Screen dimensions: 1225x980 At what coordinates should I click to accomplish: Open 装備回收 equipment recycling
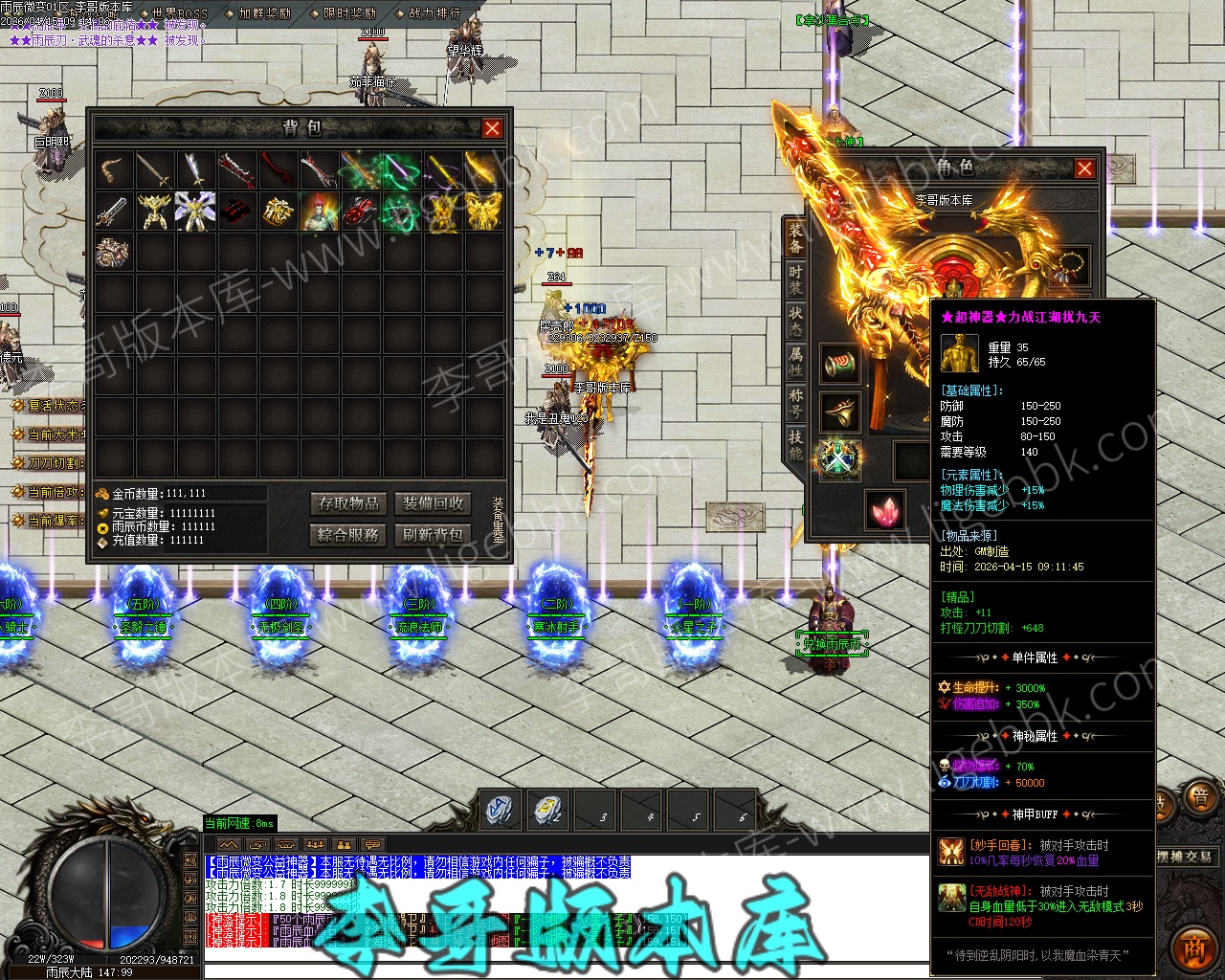[433, 503]
